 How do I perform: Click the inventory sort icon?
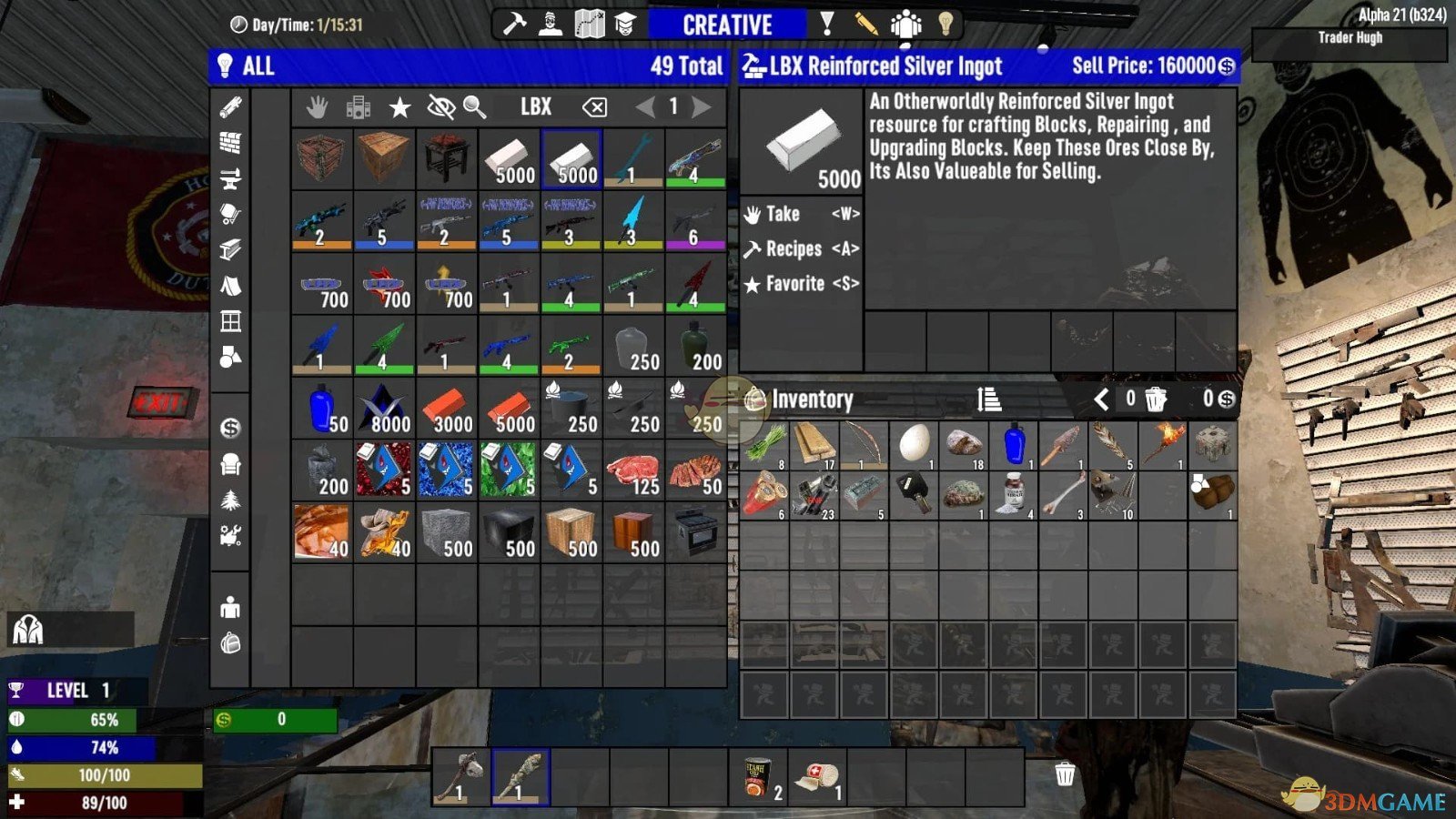(989, 399)
